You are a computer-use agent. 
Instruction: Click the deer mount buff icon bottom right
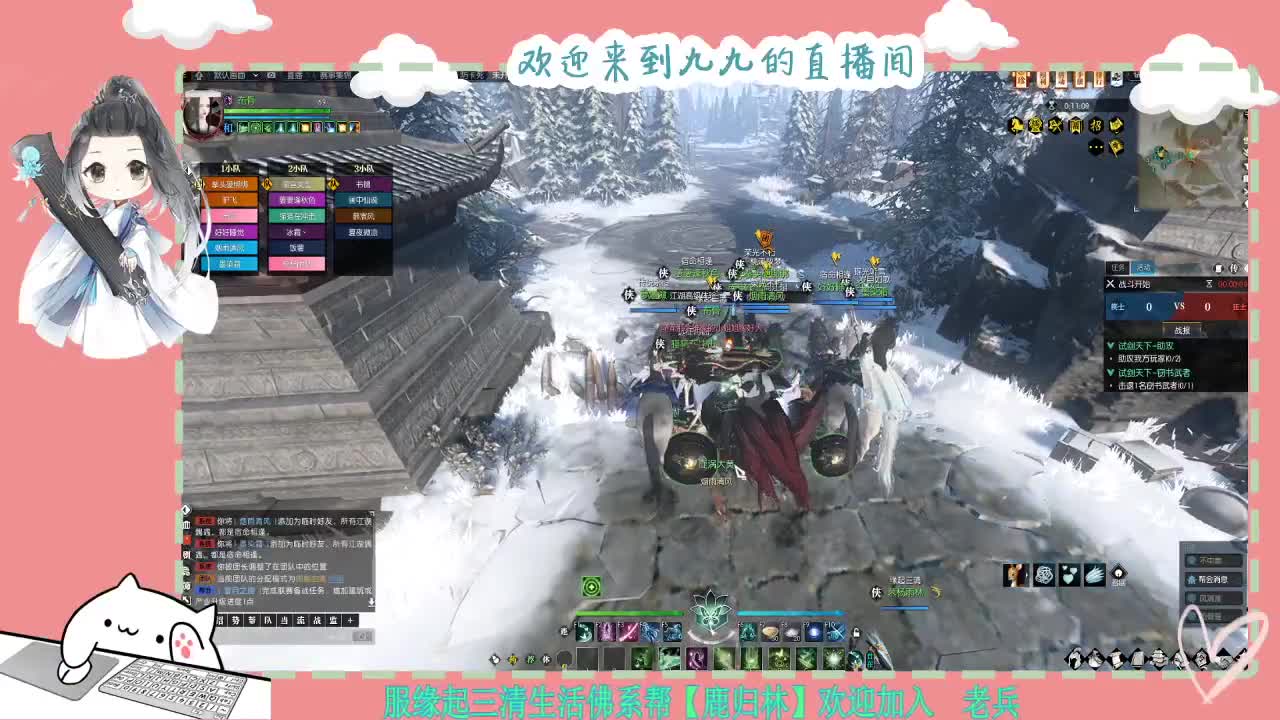coord(1013,575)
